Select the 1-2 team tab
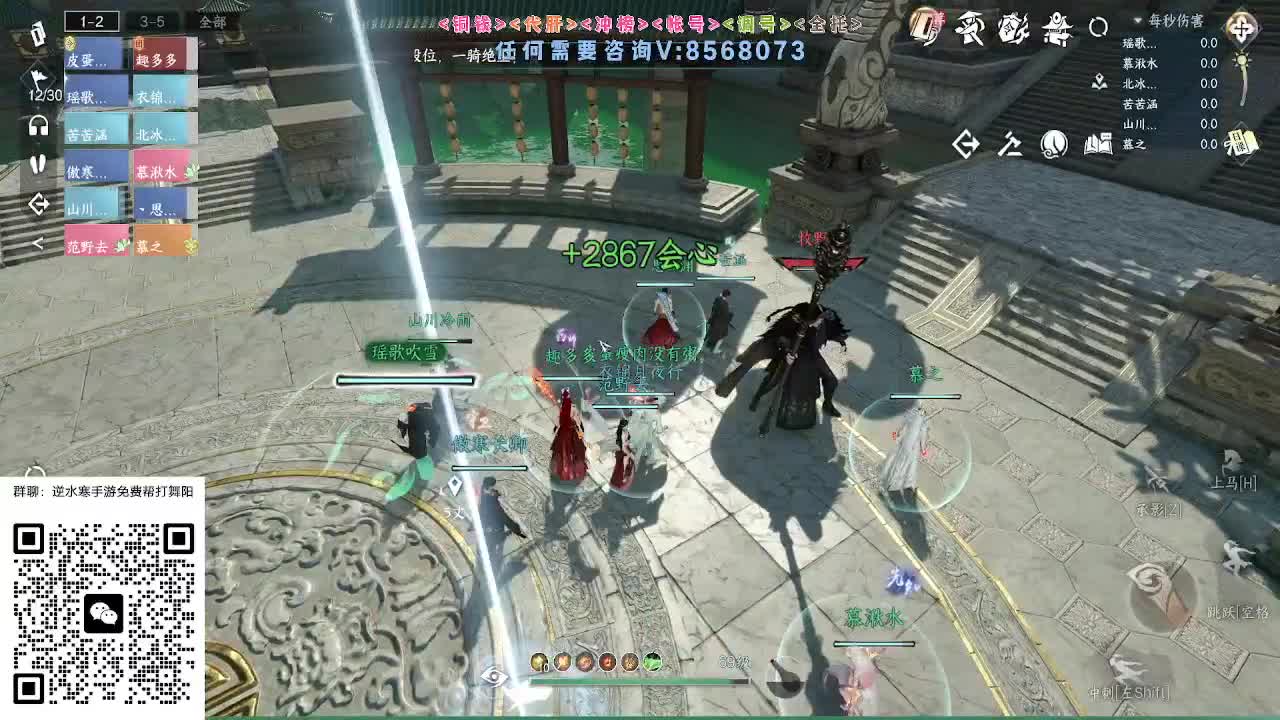The height and width of the screenshot is (720, 1280). [90, 20]
